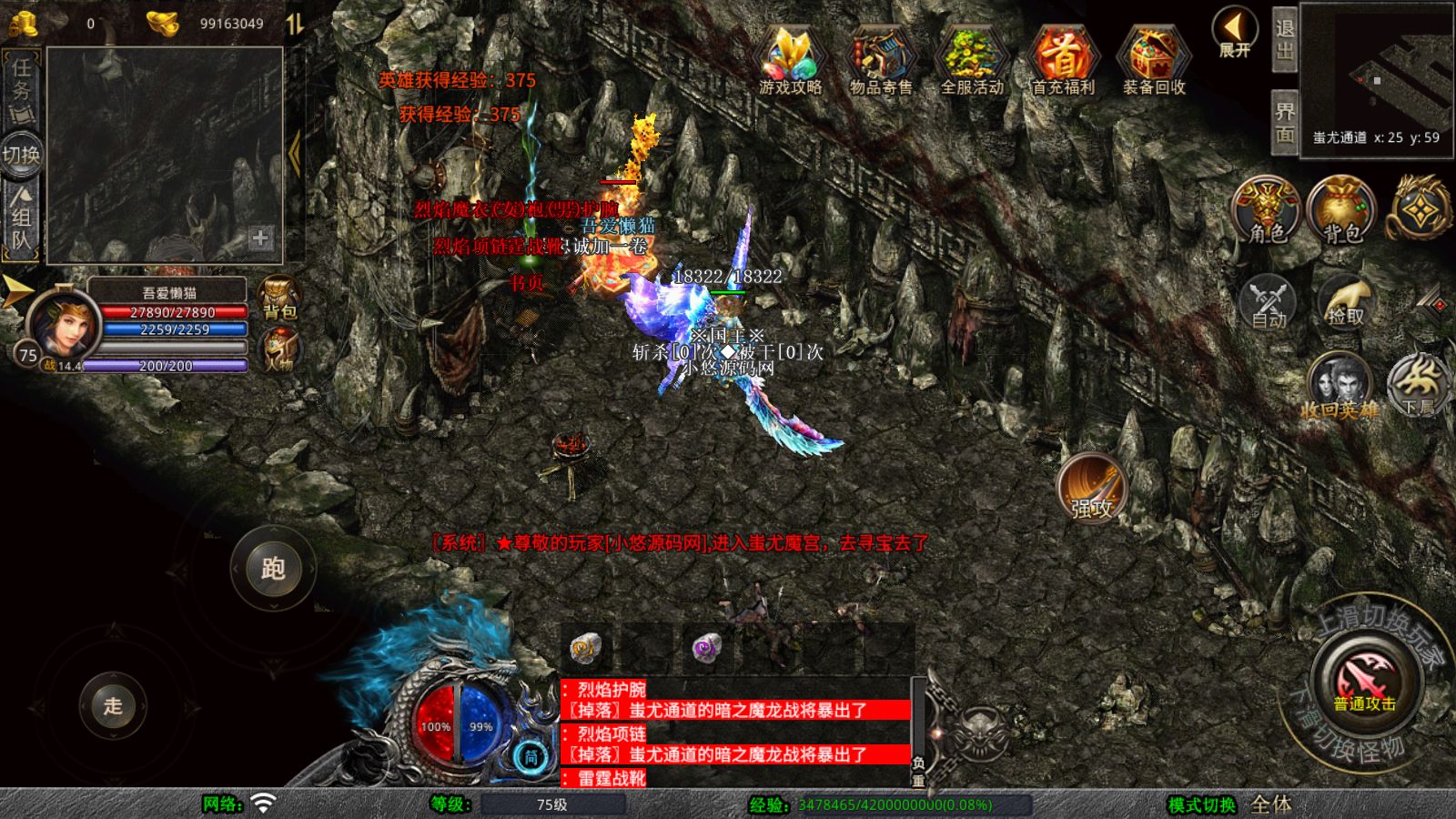Open 物品寄售 item consignment
Image resolution: width=1456 pixels, height=819 pixels.
point(880,60)
